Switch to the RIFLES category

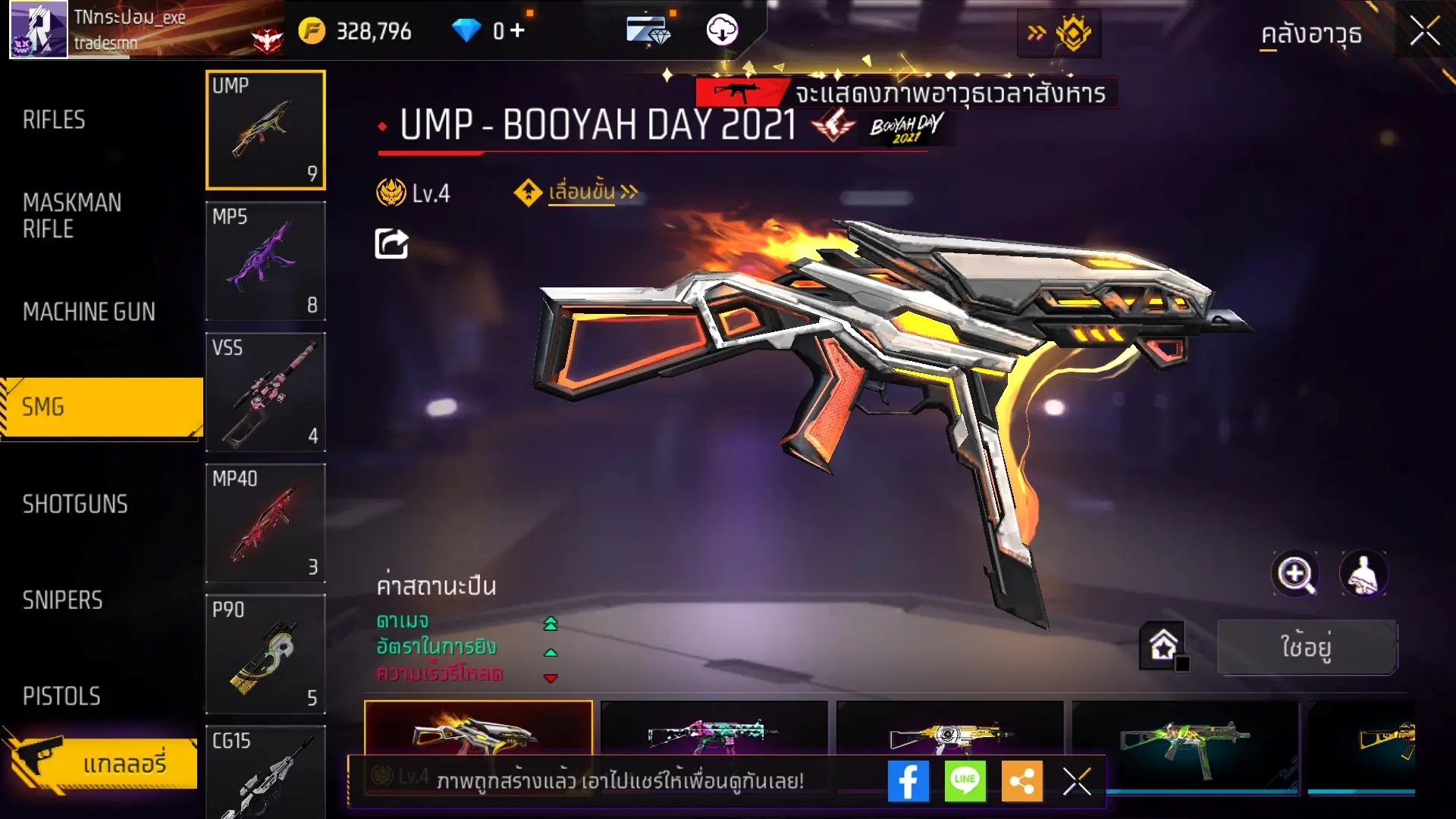tap(55, 120)
